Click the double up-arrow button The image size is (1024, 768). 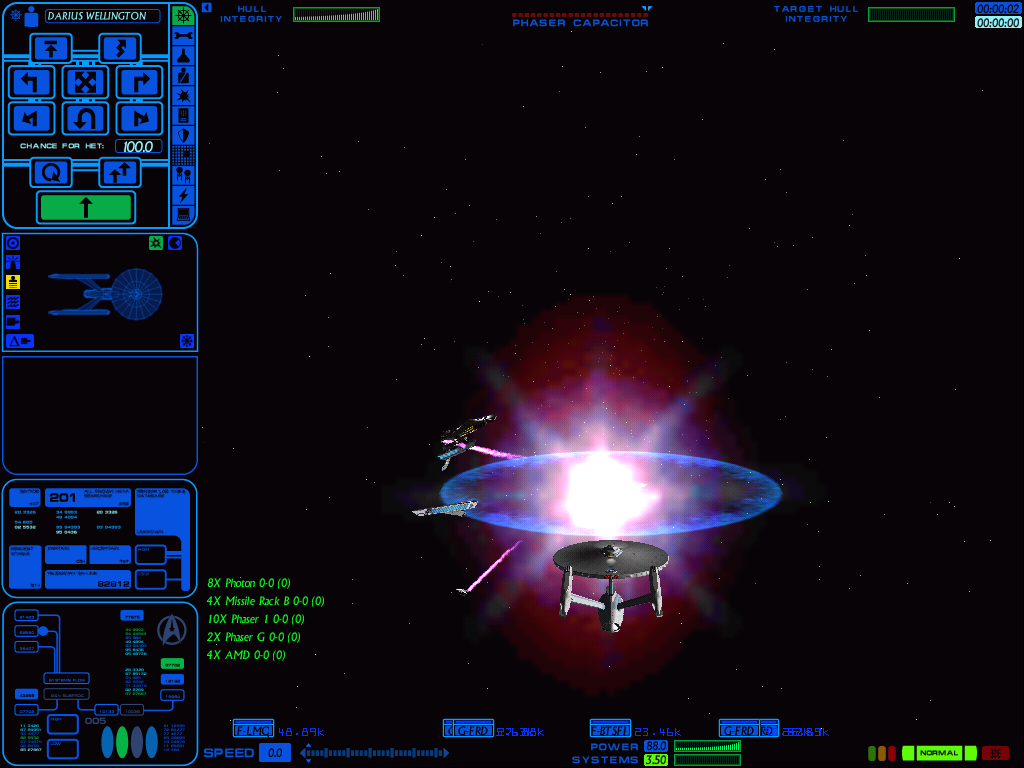119,172
